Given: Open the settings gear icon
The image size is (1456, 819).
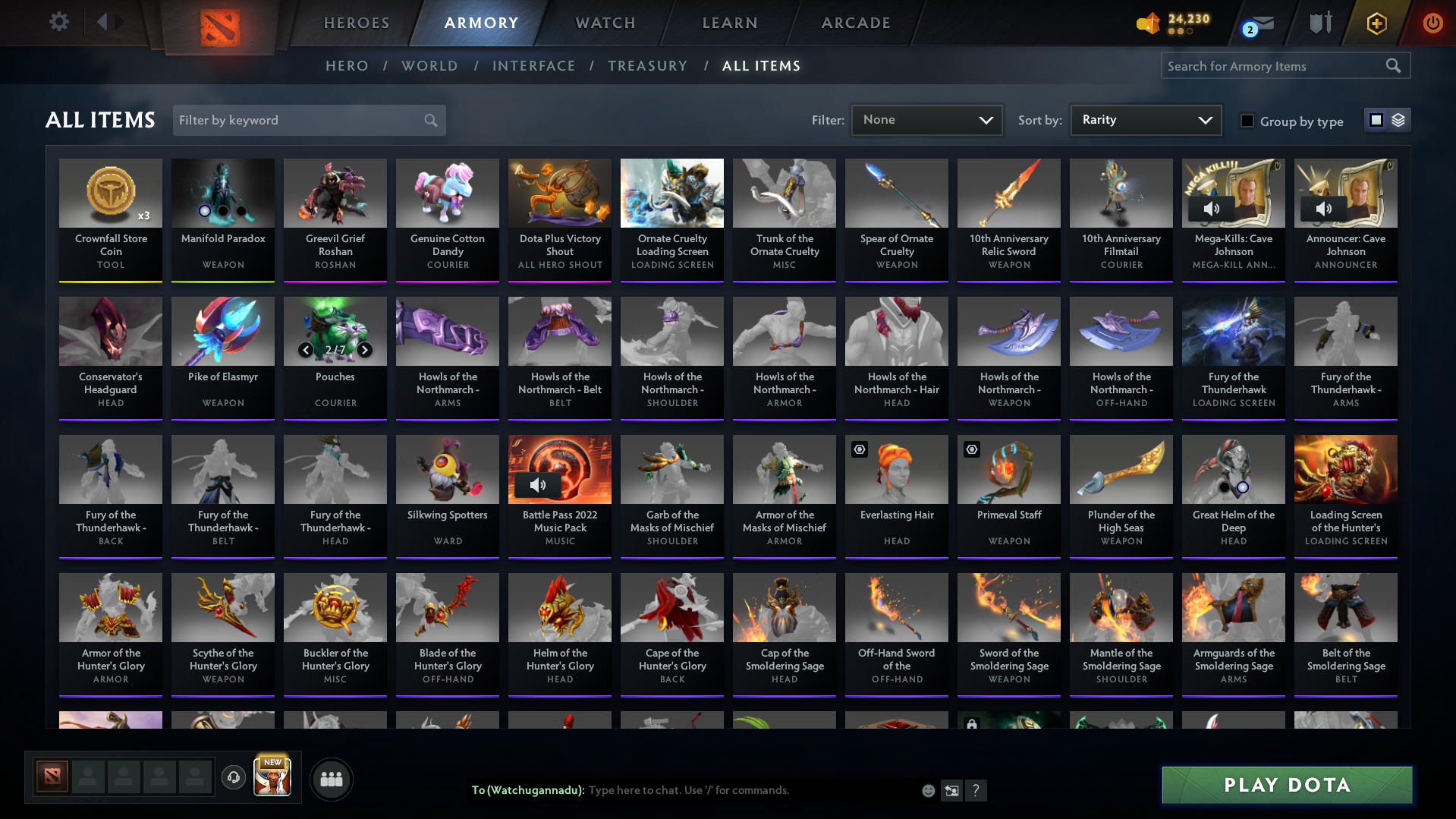Looking at the screenshot, I should (59, 22).
